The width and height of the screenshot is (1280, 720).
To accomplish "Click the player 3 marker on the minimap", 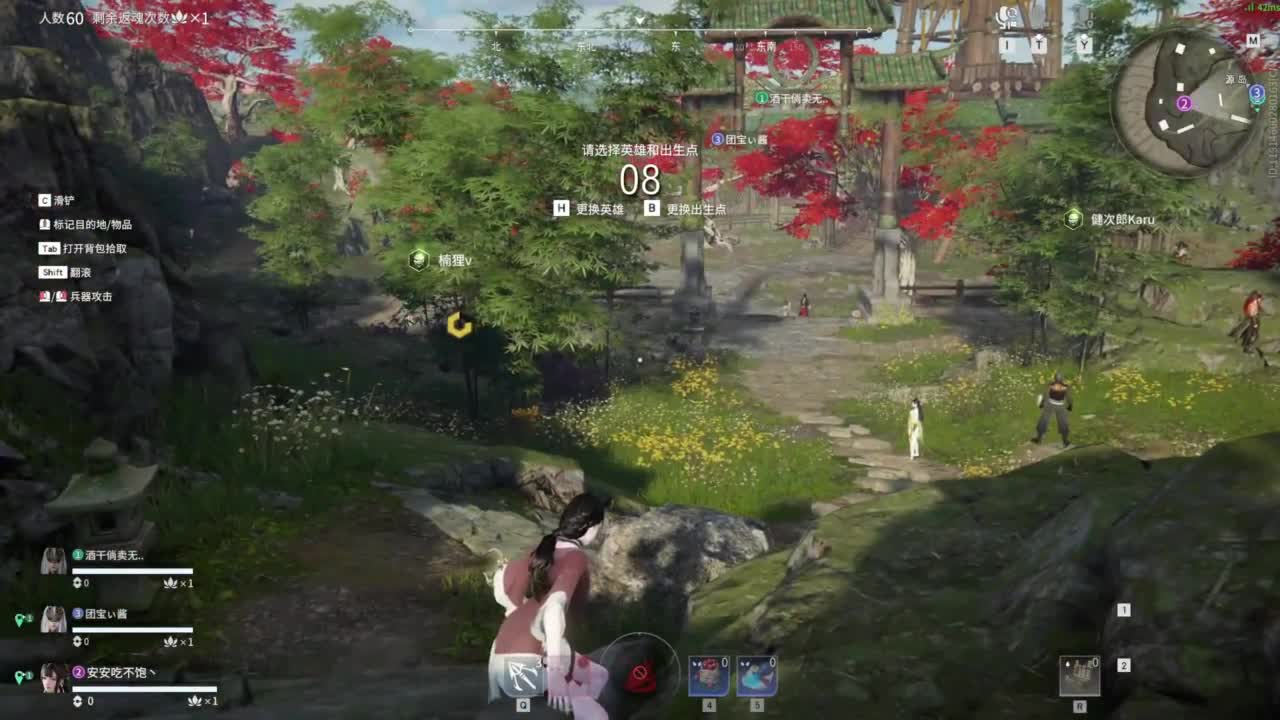I will tap(1257, 92).
